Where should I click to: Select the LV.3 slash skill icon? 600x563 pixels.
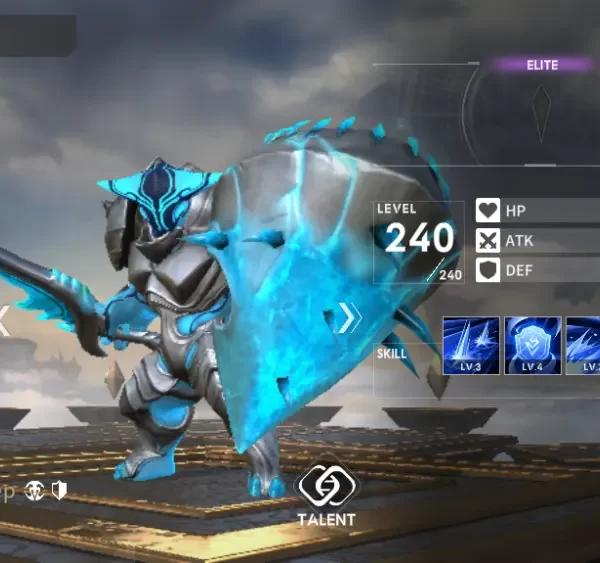470,345
